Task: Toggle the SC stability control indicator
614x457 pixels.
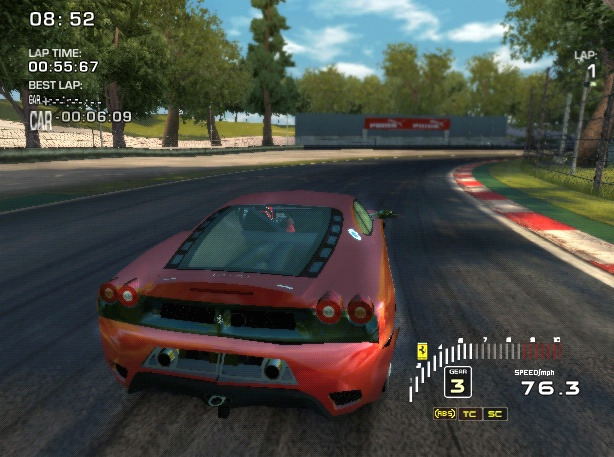Action: [495, 414]
